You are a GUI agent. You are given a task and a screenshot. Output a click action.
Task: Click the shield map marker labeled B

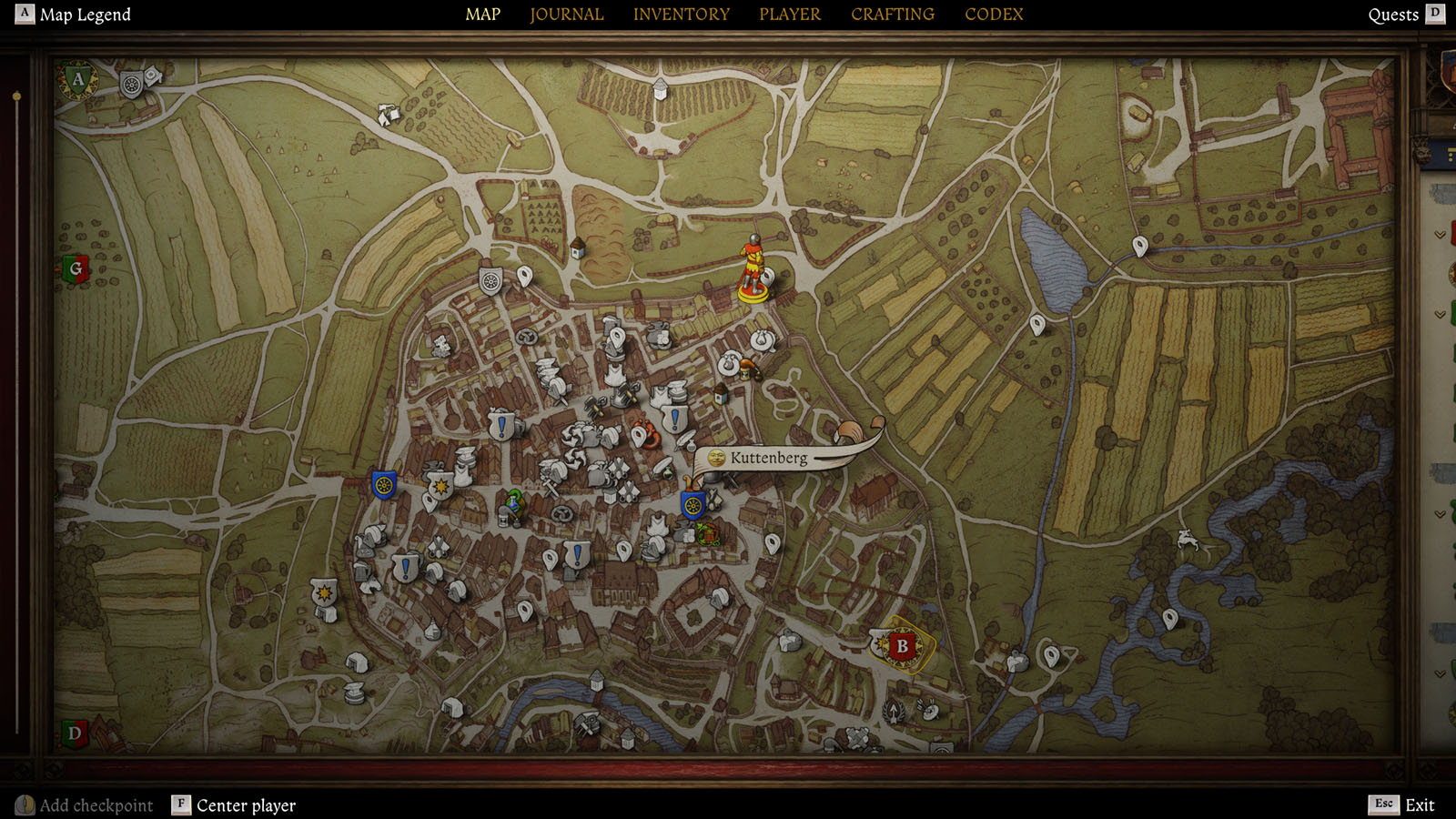[901, 646]
